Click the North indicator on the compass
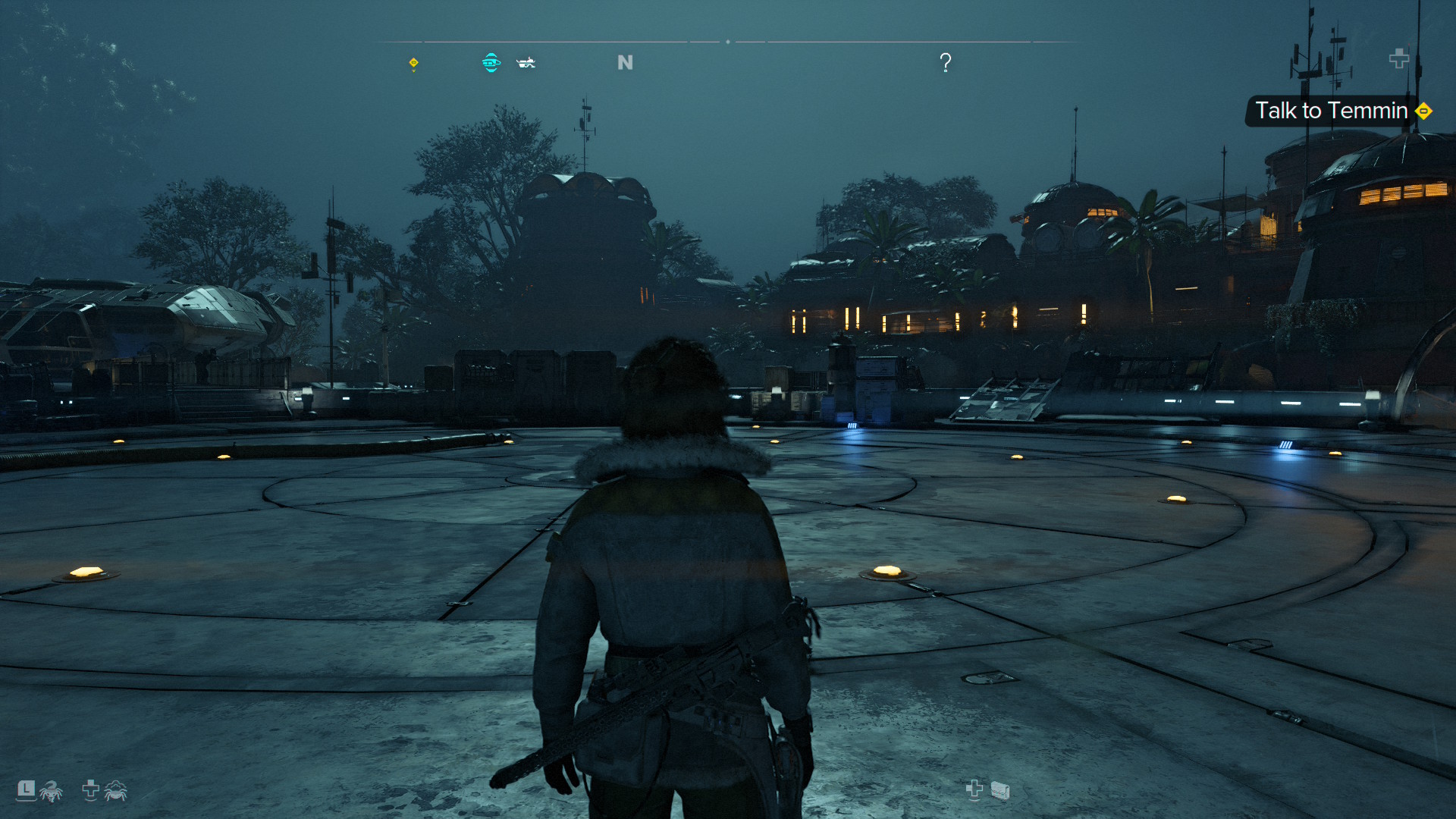This screenshot has height=819, width=1456. tap(625, 62)
